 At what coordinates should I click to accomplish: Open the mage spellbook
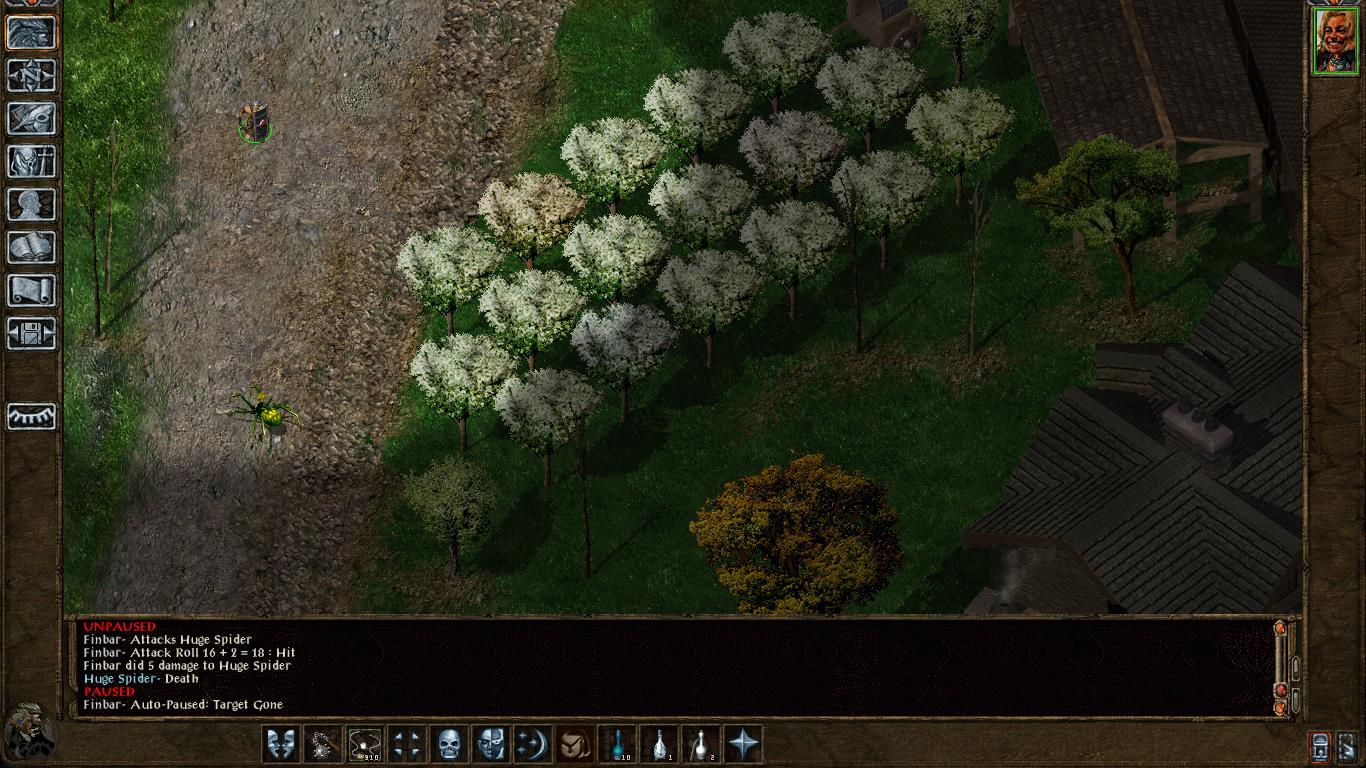(31, 247)
